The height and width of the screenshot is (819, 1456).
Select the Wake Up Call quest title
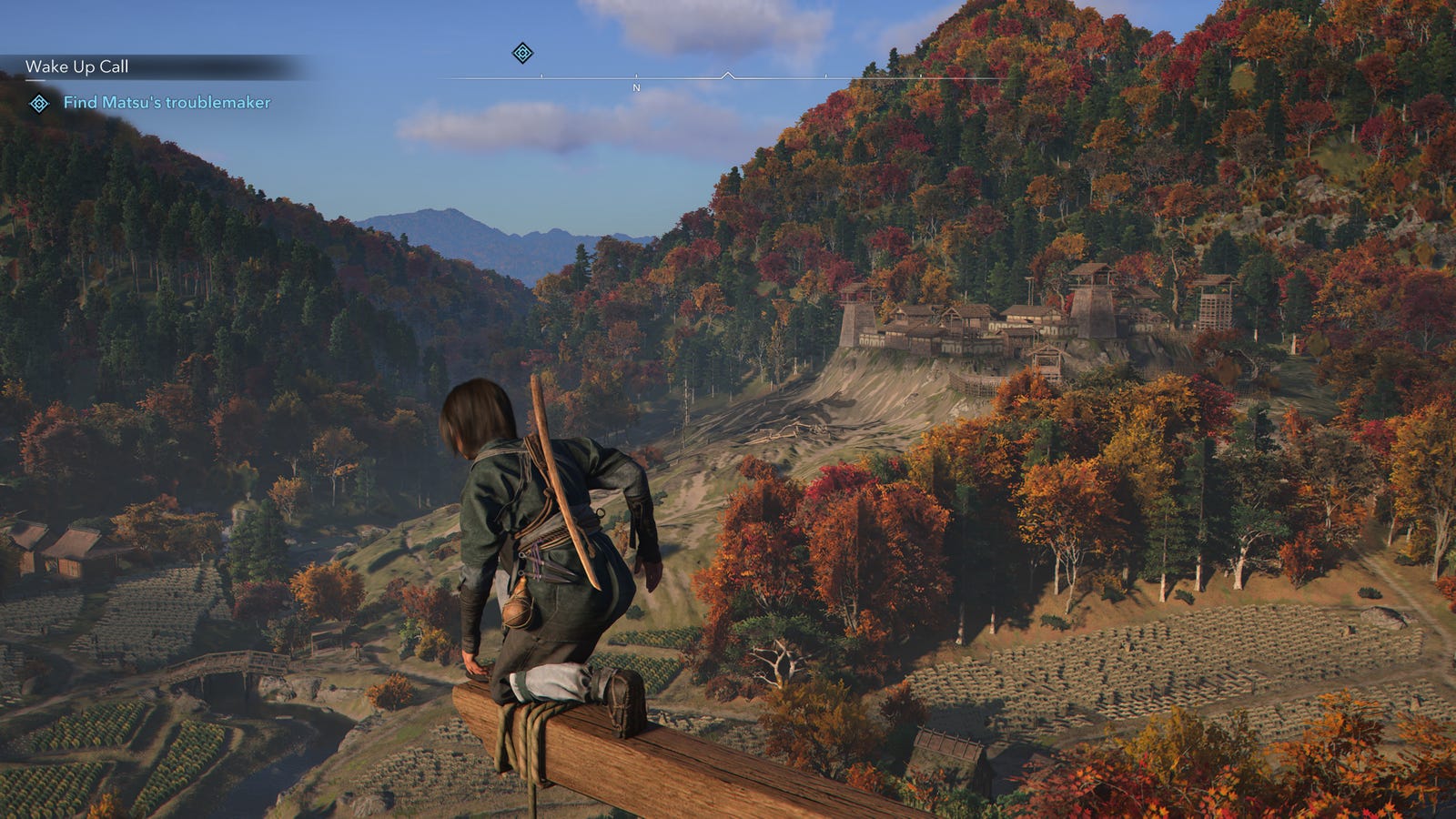click(77, 66)
